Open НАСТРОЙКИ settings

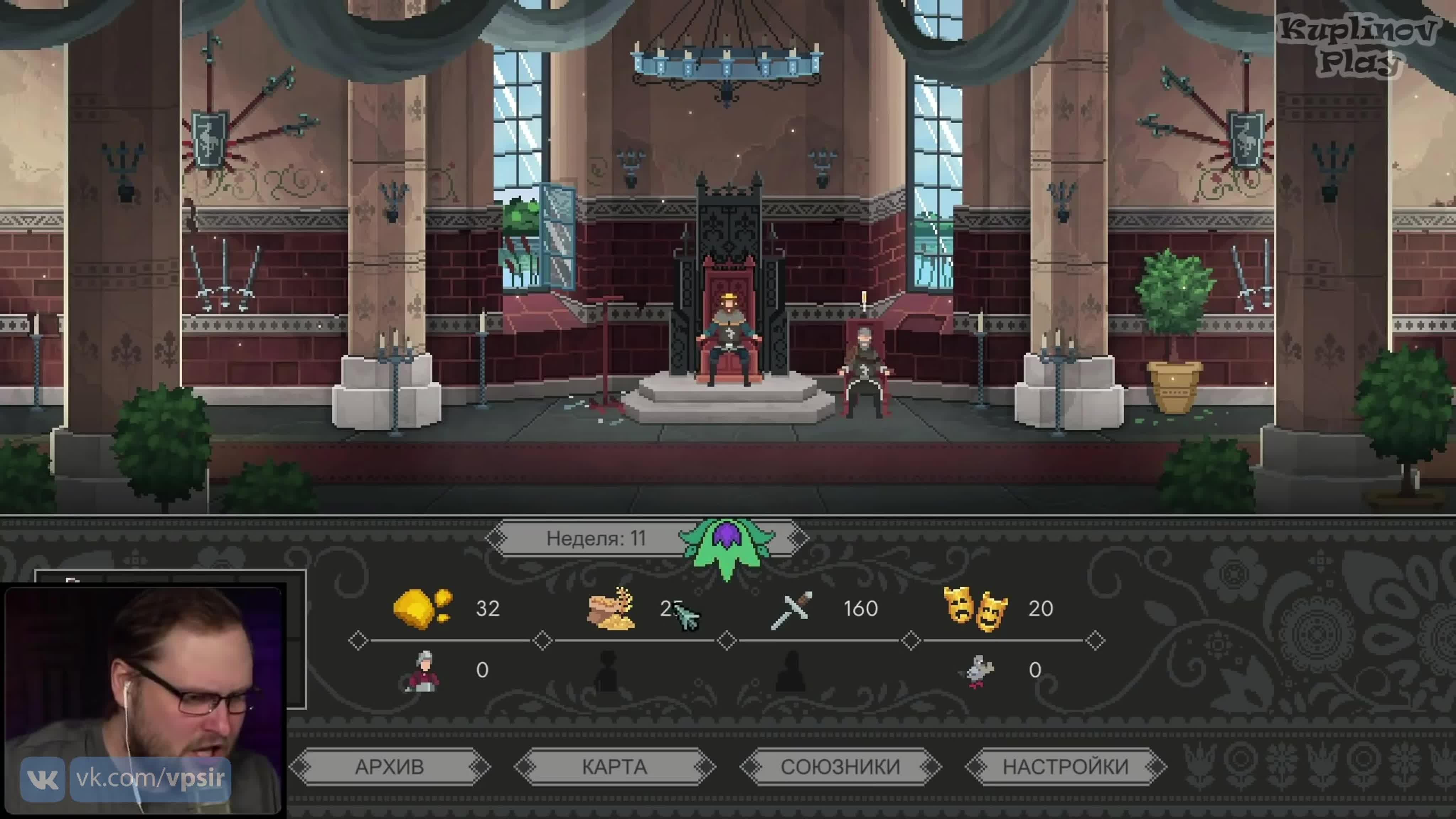pos(1065,767)
